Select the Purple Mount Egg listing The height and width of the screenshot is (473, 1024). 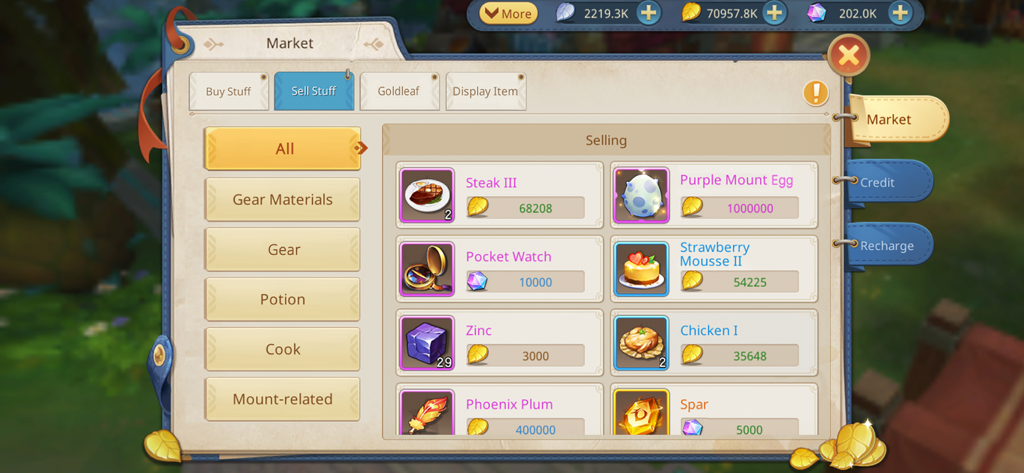coord(714,195)
